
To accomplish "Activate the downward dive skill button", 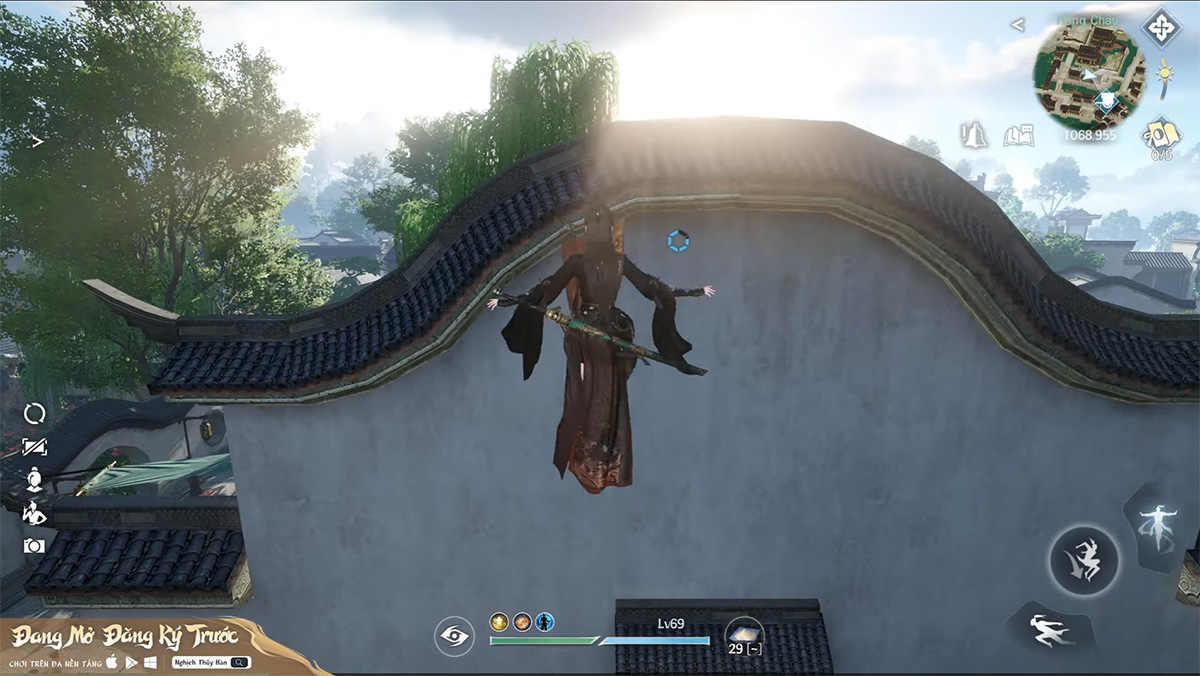I will (1084, 560).
